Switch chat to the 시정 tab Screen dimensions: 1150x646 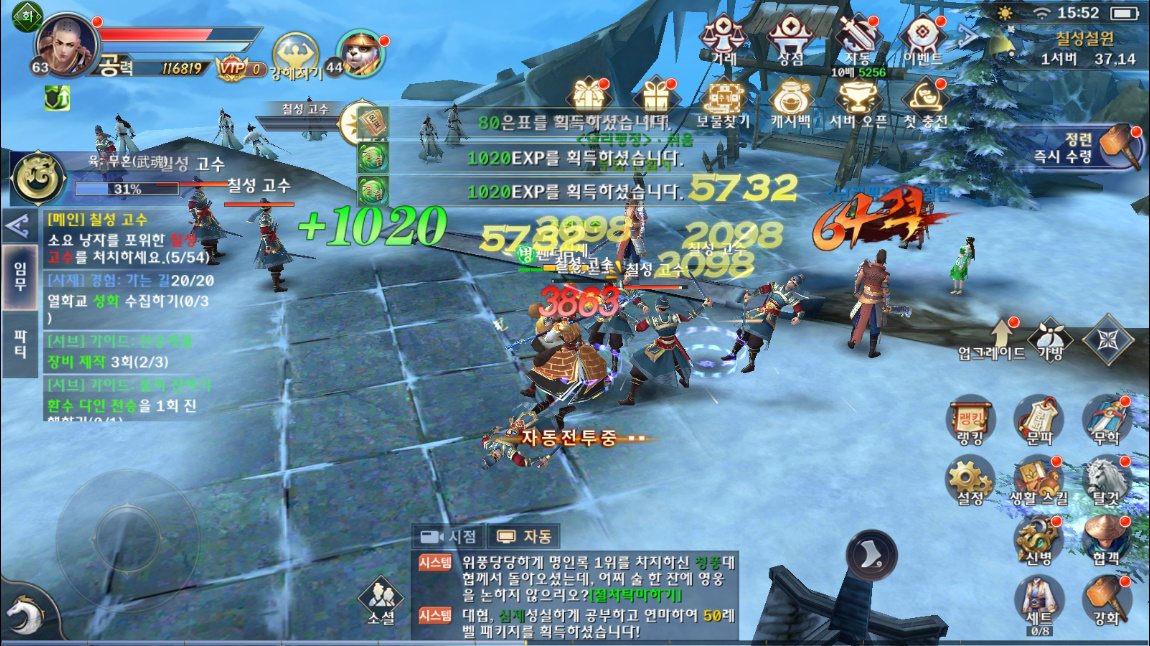449,536
